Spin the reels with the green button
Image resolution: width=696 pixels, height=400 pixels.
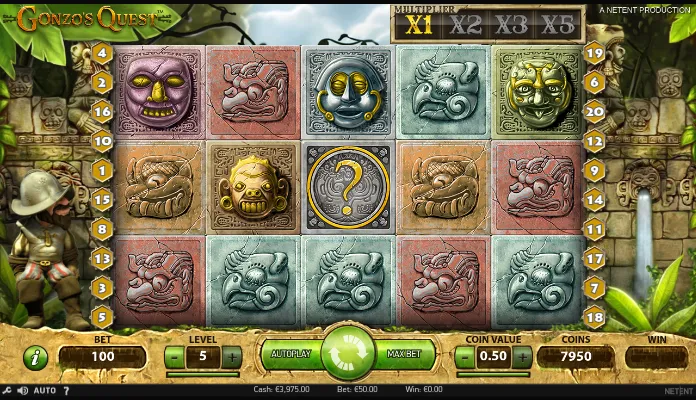tap(347, 355)
